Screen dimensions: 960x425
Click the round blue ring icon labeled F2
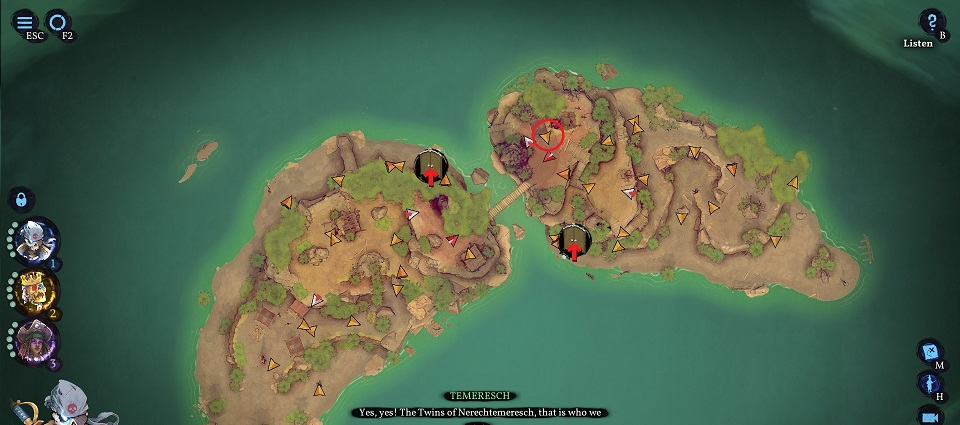pyautogui.click(x=58, y=22)
